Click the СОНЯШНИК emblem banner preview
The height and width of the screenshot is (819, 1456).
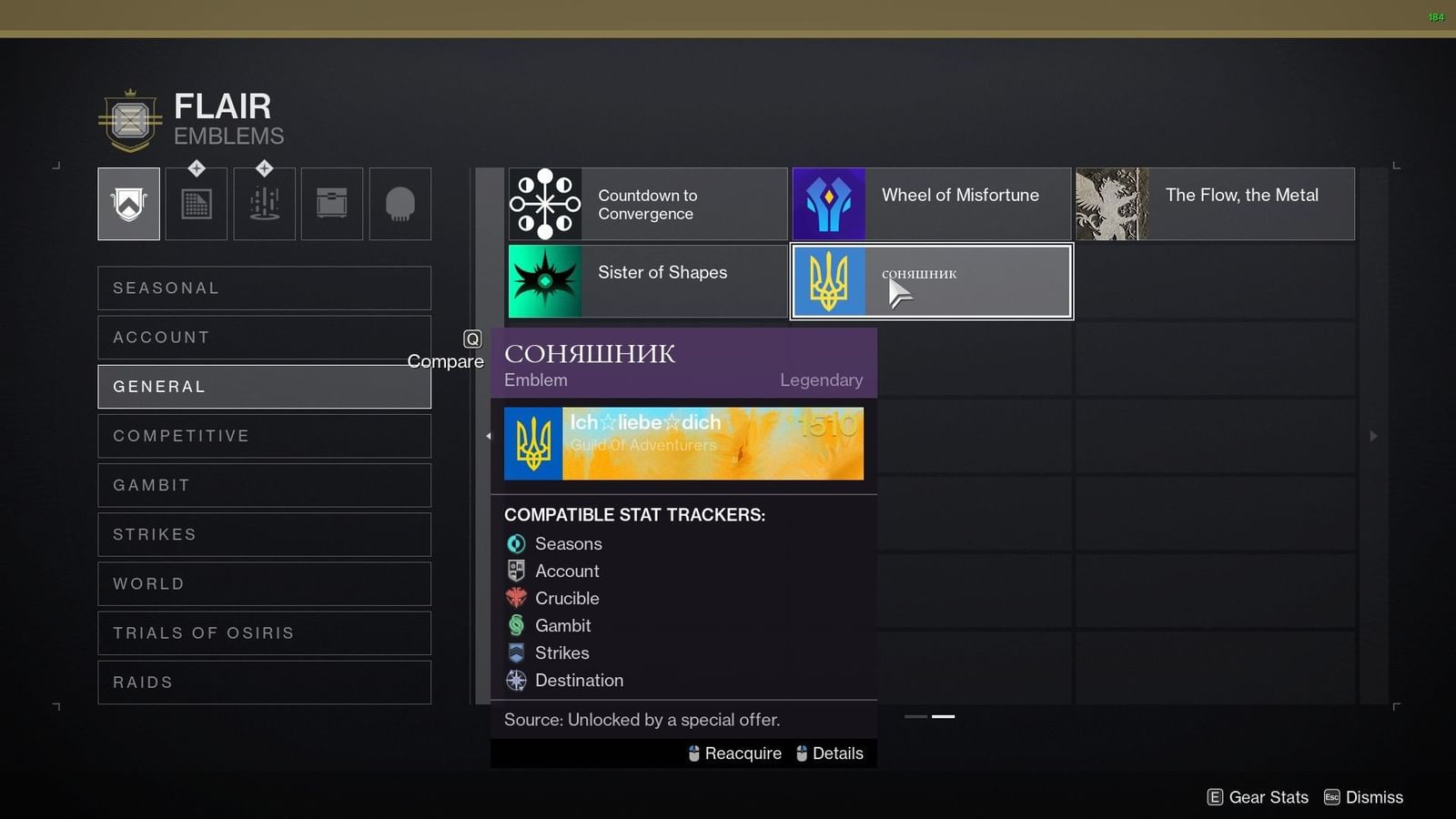click(x=682, y=443)
